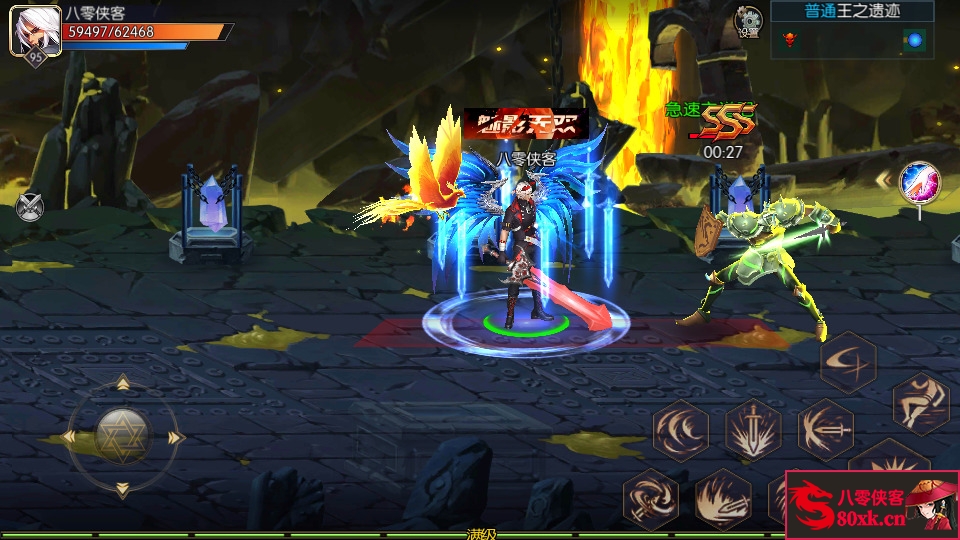Trigger the downward sword ground-burst skill
960x540 pixels.
pyautogui.click(x=754, y=430)
